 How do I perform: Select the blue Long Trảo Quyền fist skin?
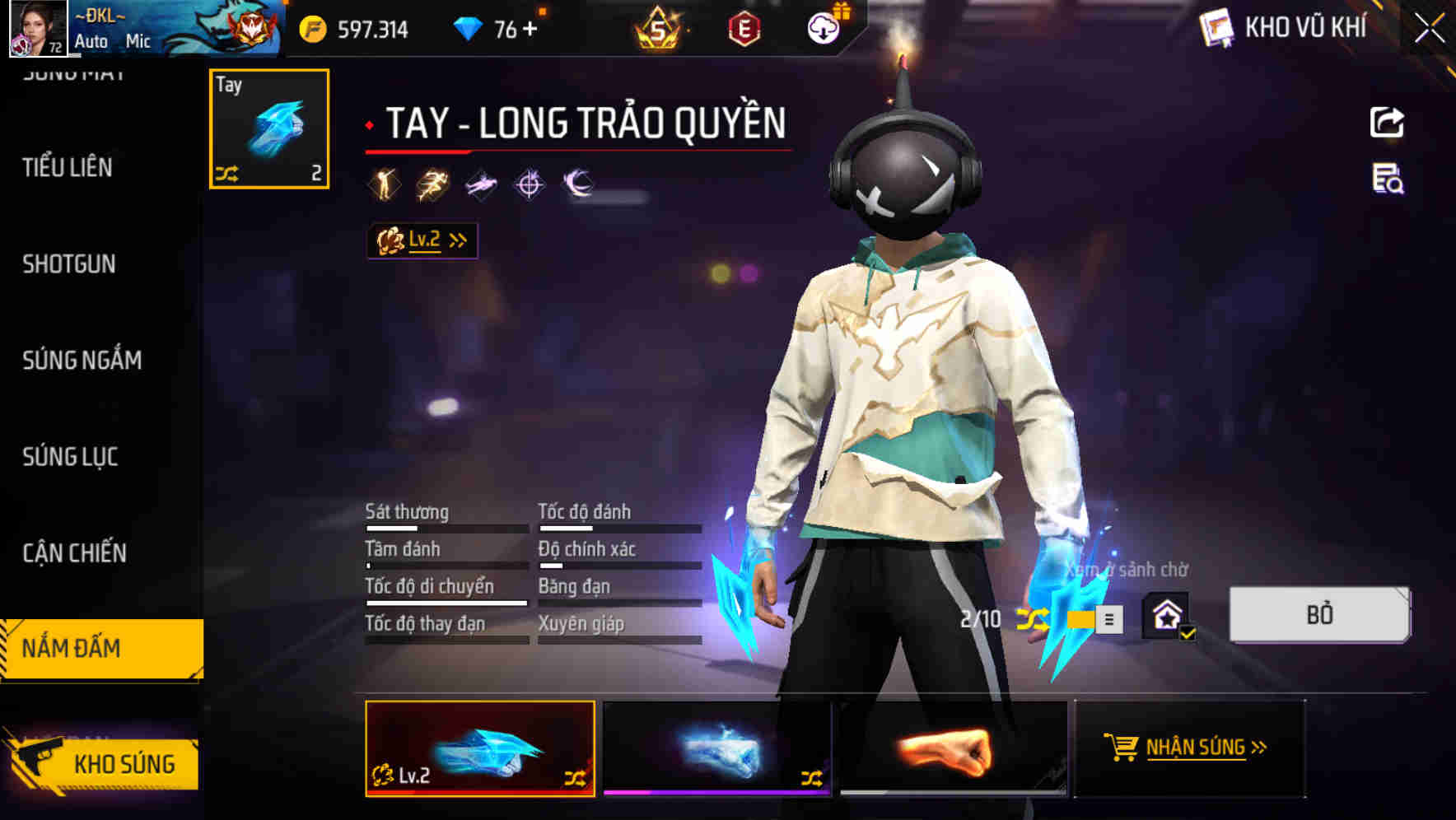coord(482,749)
